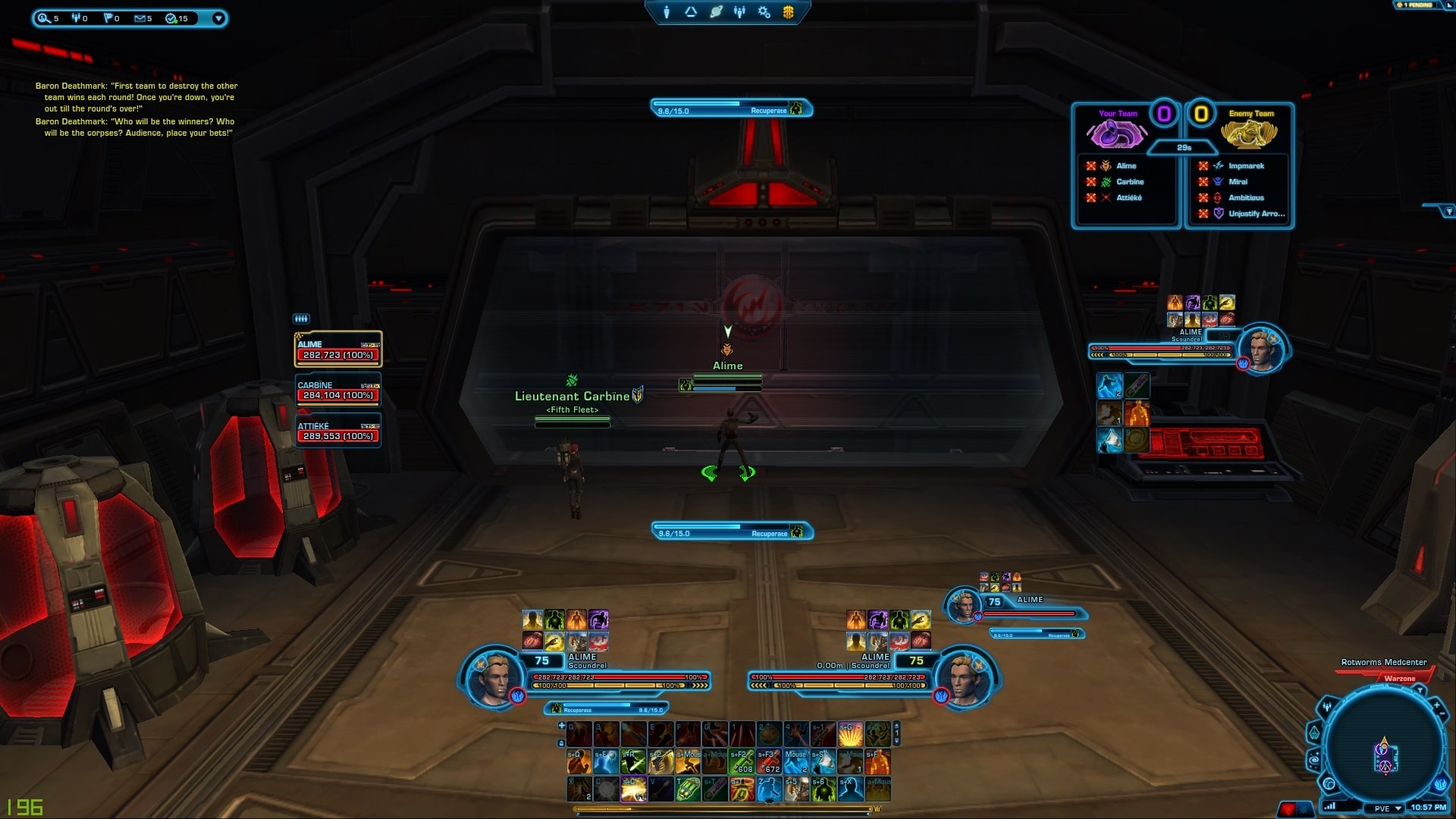1456x819 pixels.
Task: Click the minimap zoom-in plus control
Action: pos(1436,704)
